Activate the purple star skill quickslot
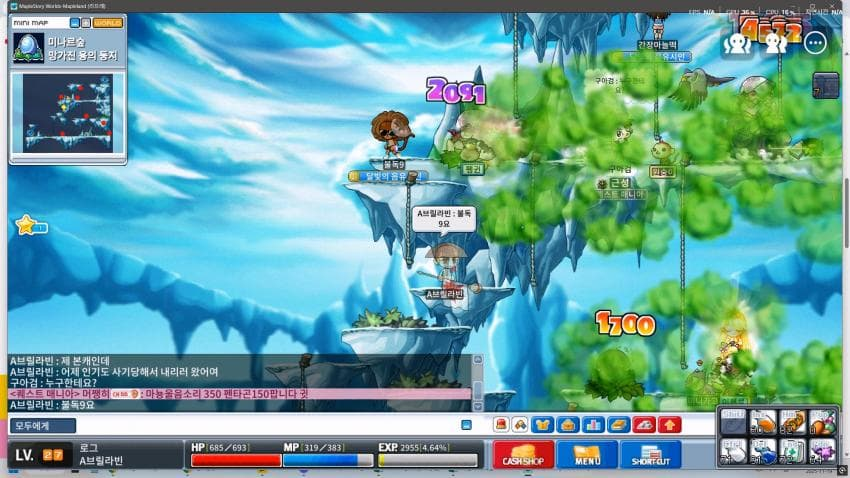Screen dimensions: 850x478 tap(823, 452)
